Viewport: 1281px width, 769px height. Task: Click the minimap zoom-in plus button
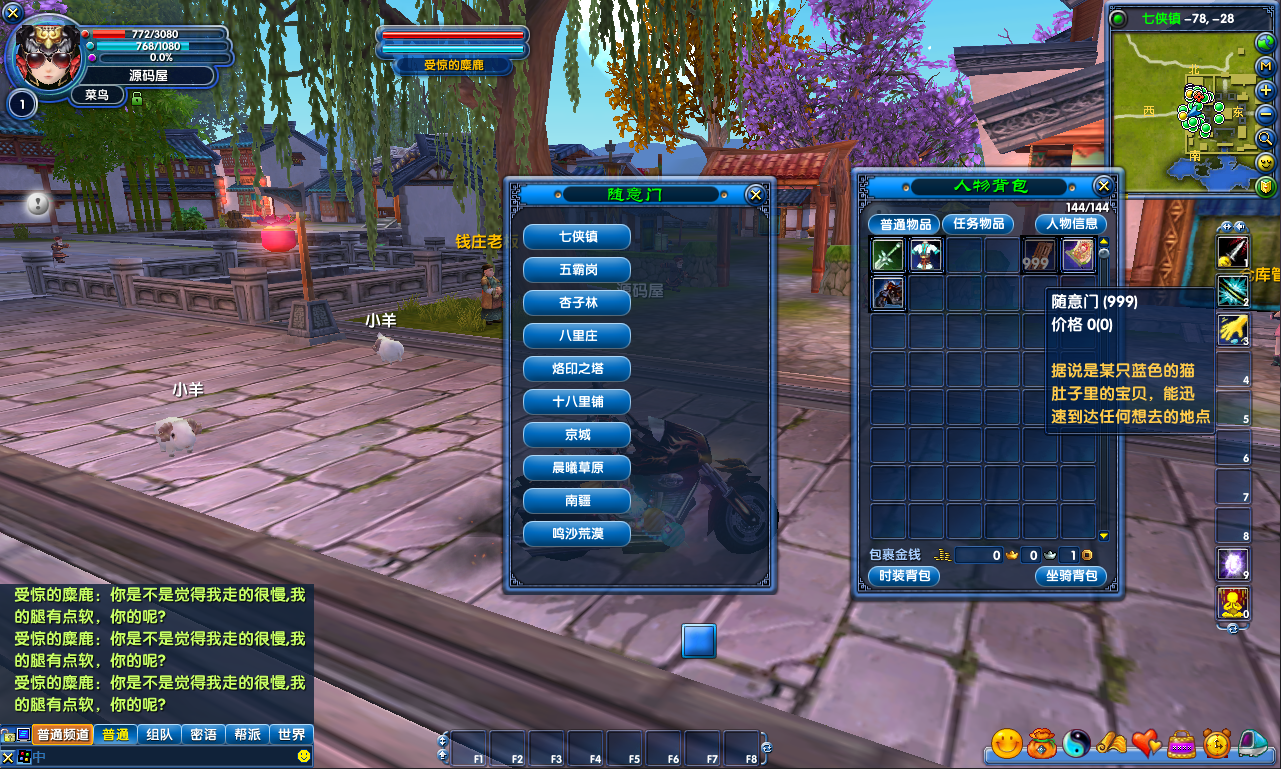(1265, 90)
